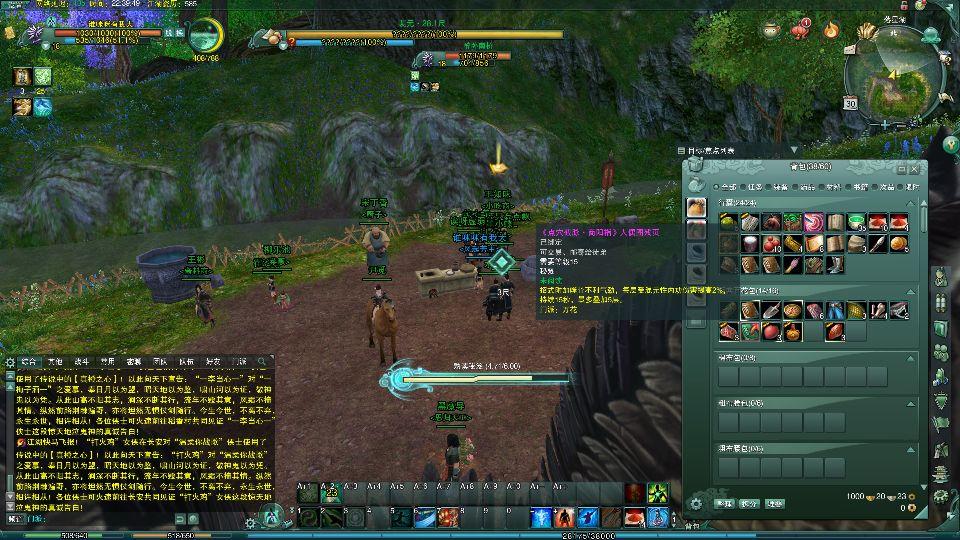Open the calendar icon showing 30
This screenshot has width=960, height=540.
pyautogui.click(x=850, y=102)
